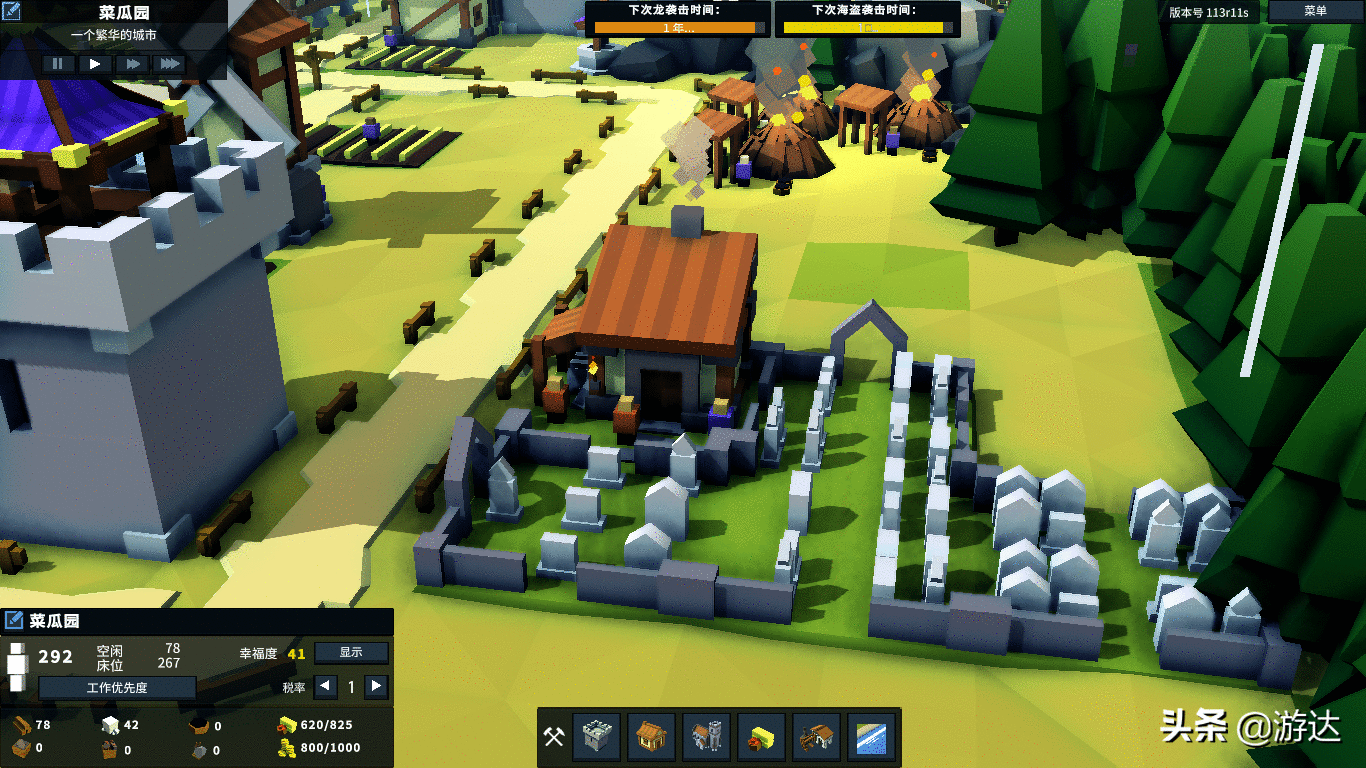Open the food and hay build category
This screenshot has width=1366, height=768.
pos(761,738)
